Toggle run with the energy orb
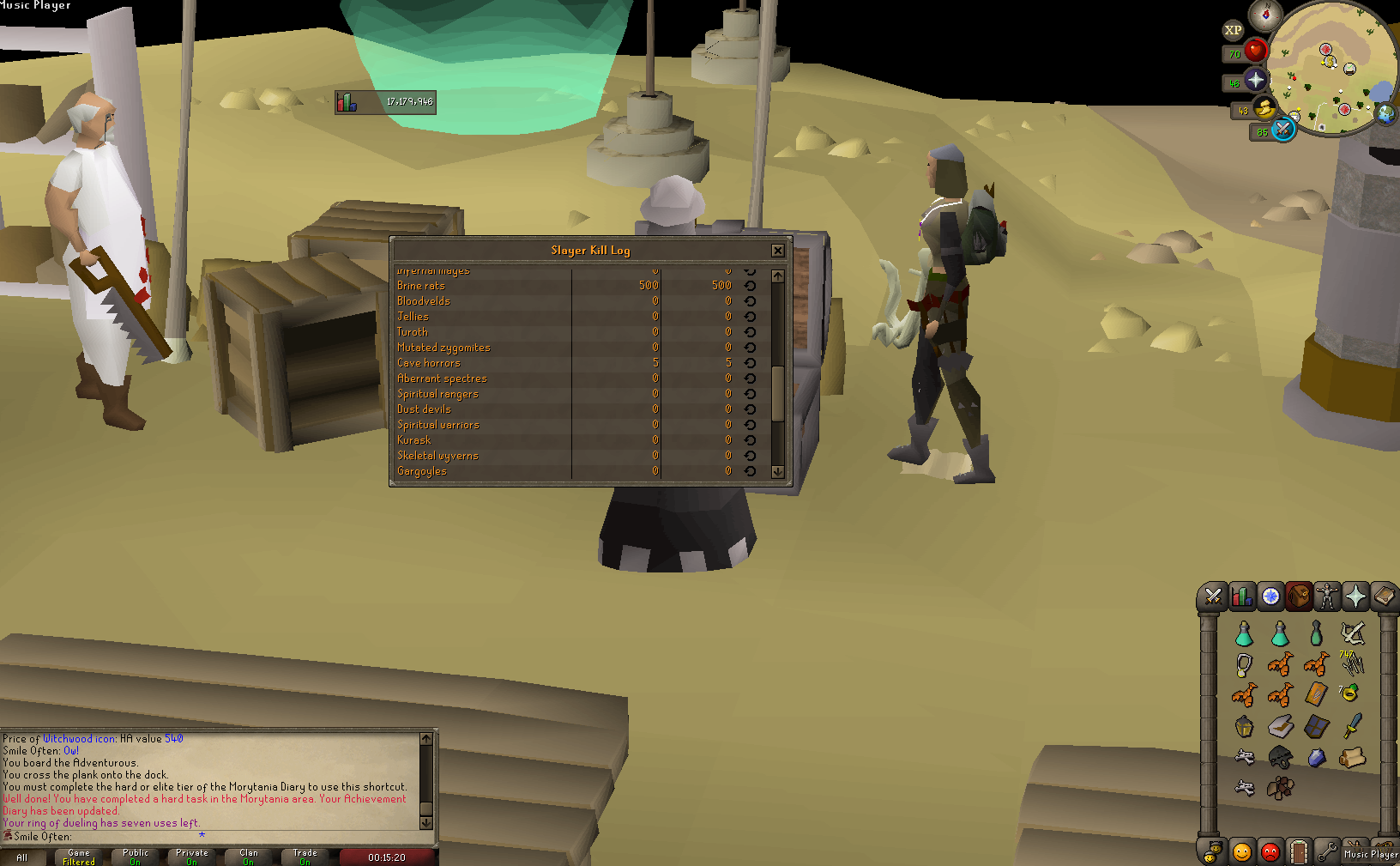1400x866 pixels. tap(1264, 110)
